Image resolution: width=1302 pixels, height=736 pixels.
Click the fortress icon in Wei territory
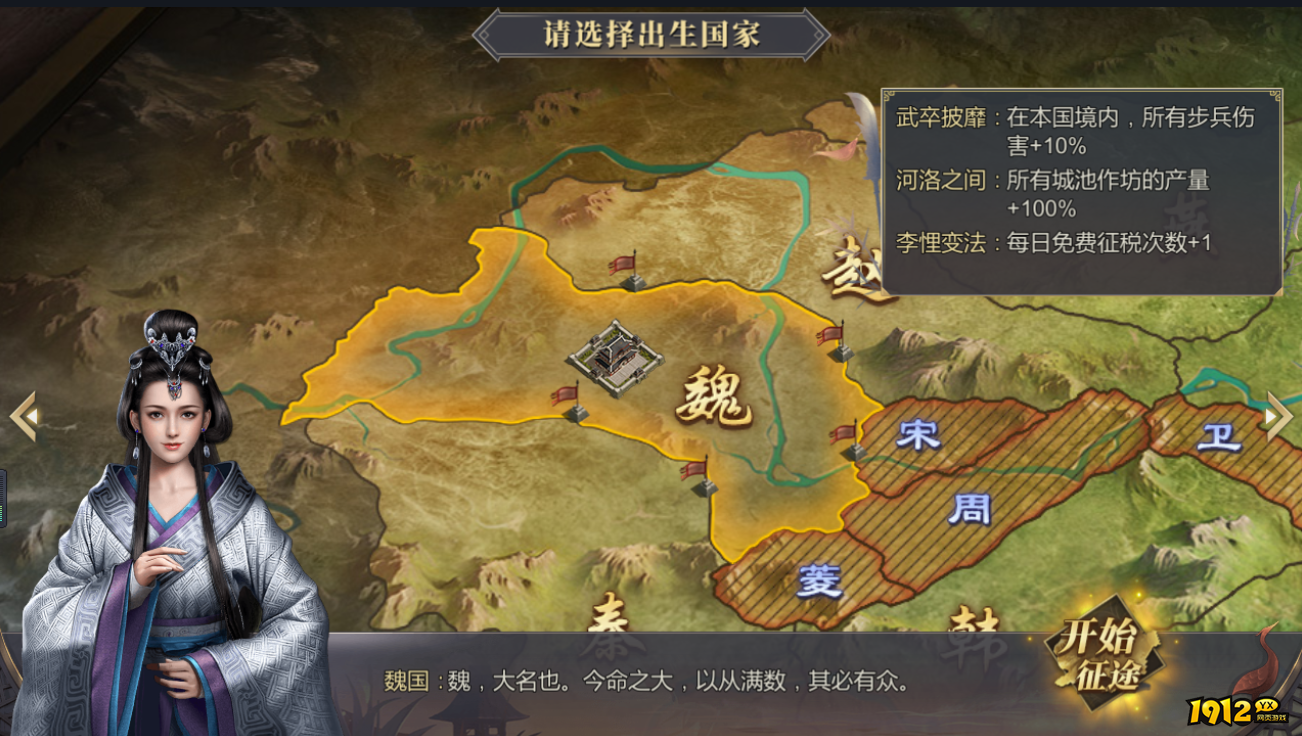click(613, 358)
